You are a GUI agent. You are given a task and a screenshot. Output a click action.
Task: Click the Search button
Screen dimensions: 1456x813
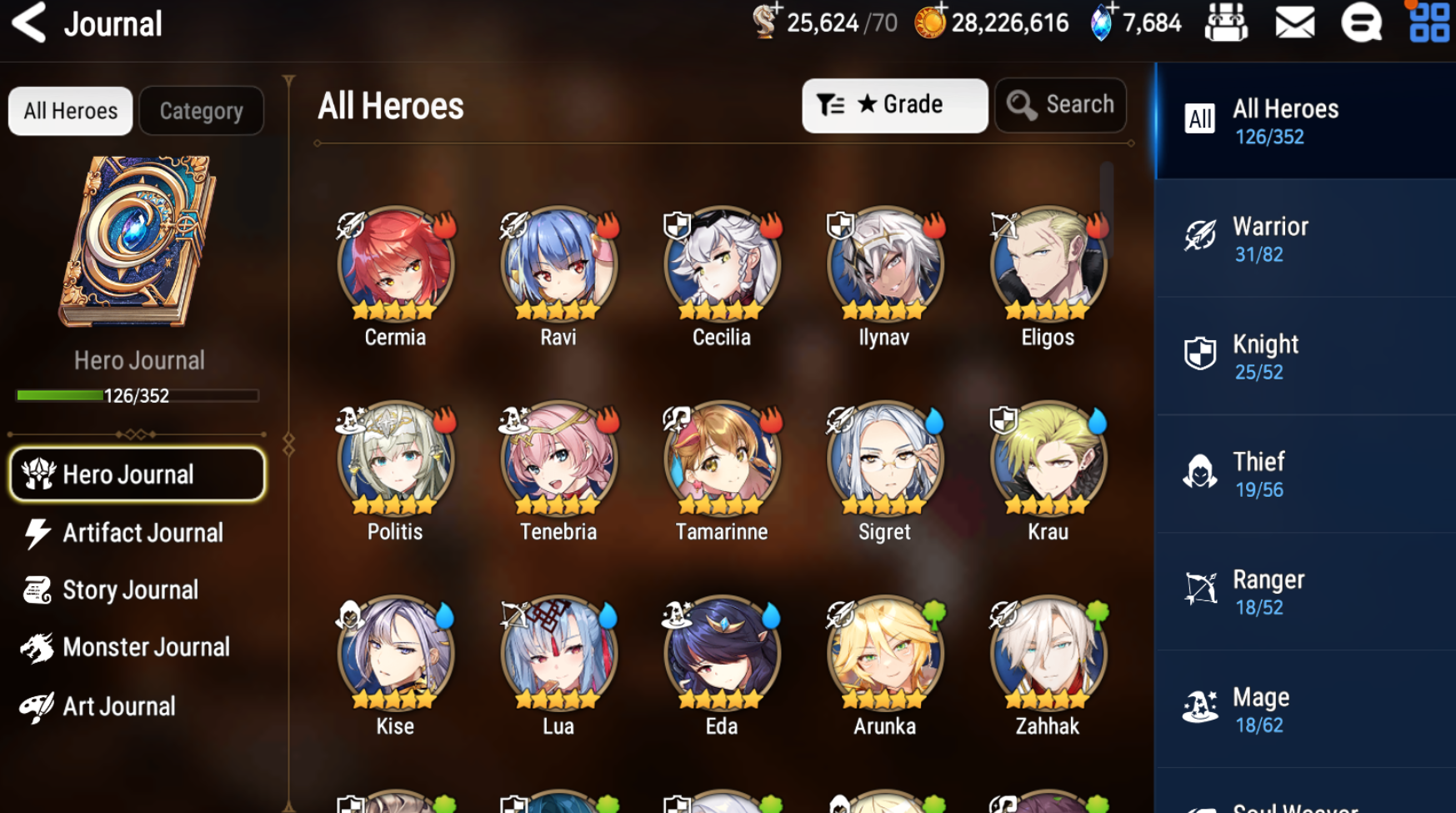1060,105
